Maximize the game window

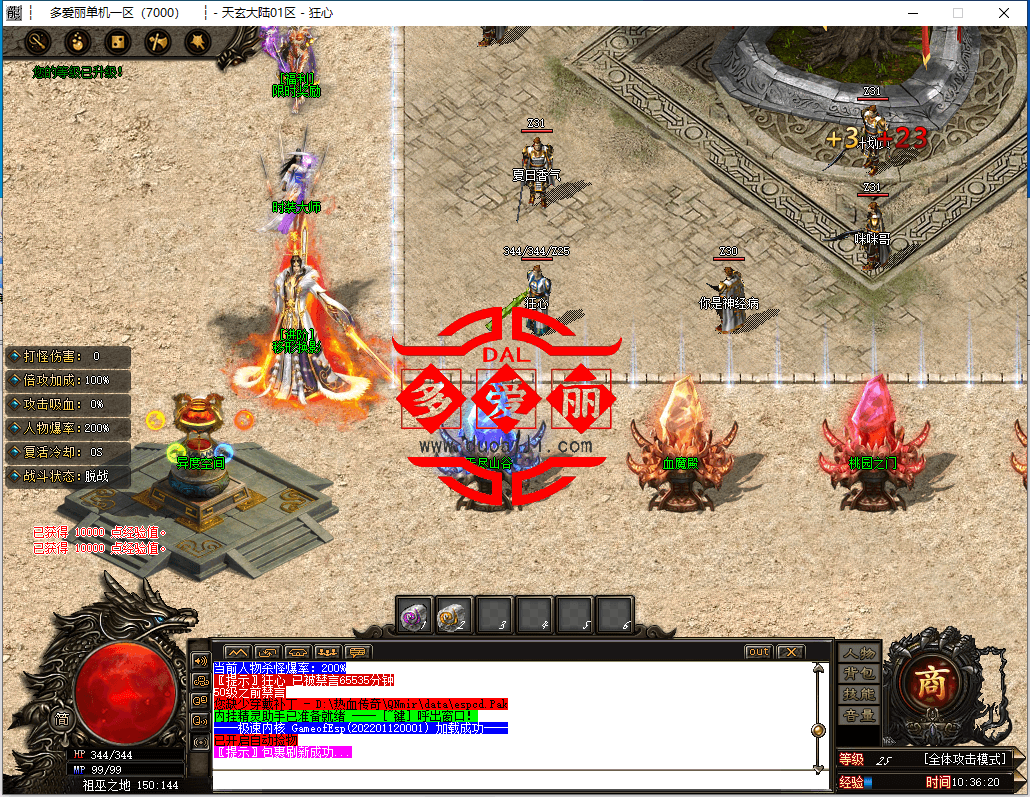point(958,13)
